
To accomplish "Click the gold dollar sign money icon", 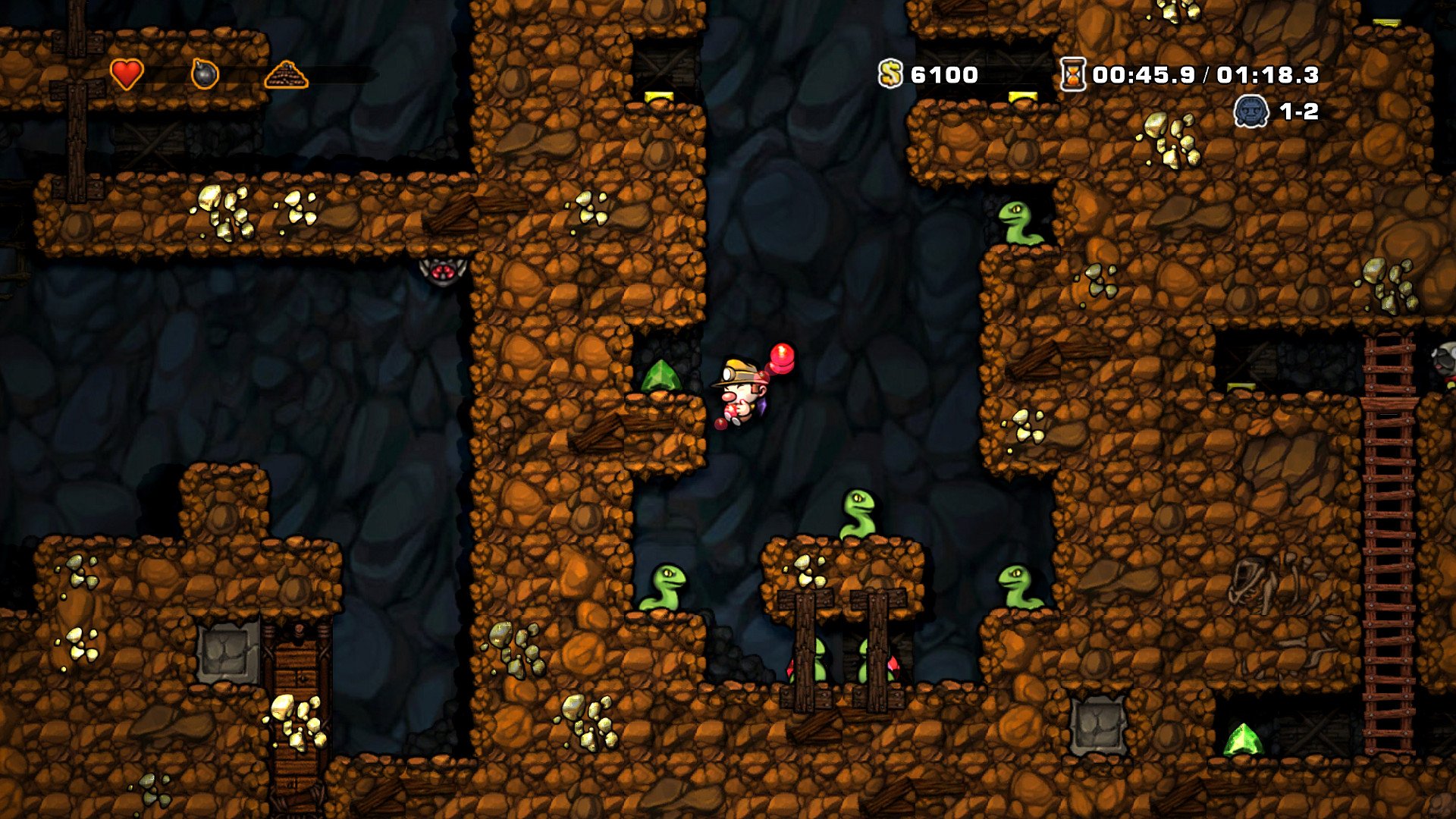I will point(890,74).
